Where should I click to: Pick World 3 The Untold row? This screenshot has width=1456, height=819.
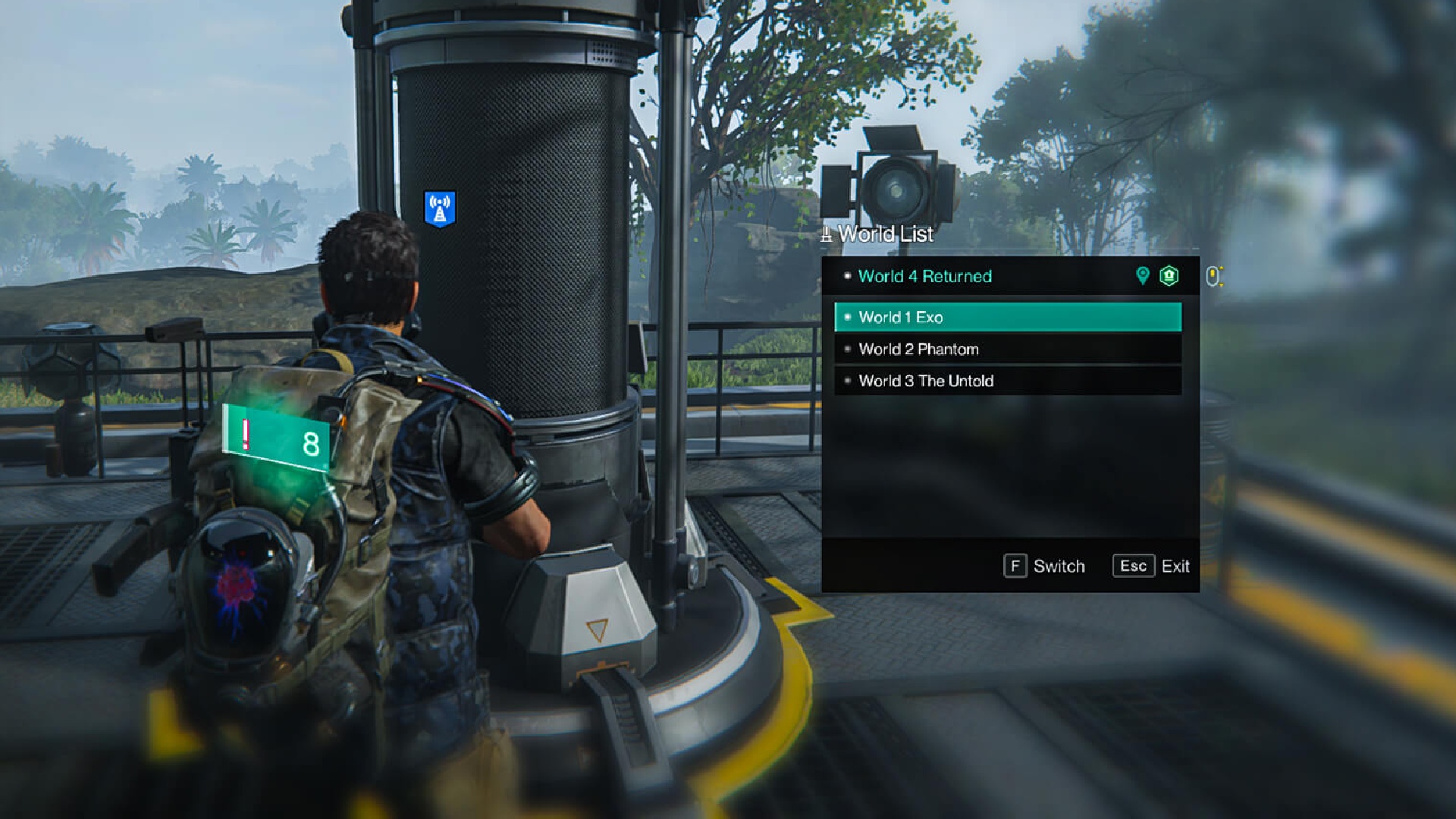pos(1007,381)
